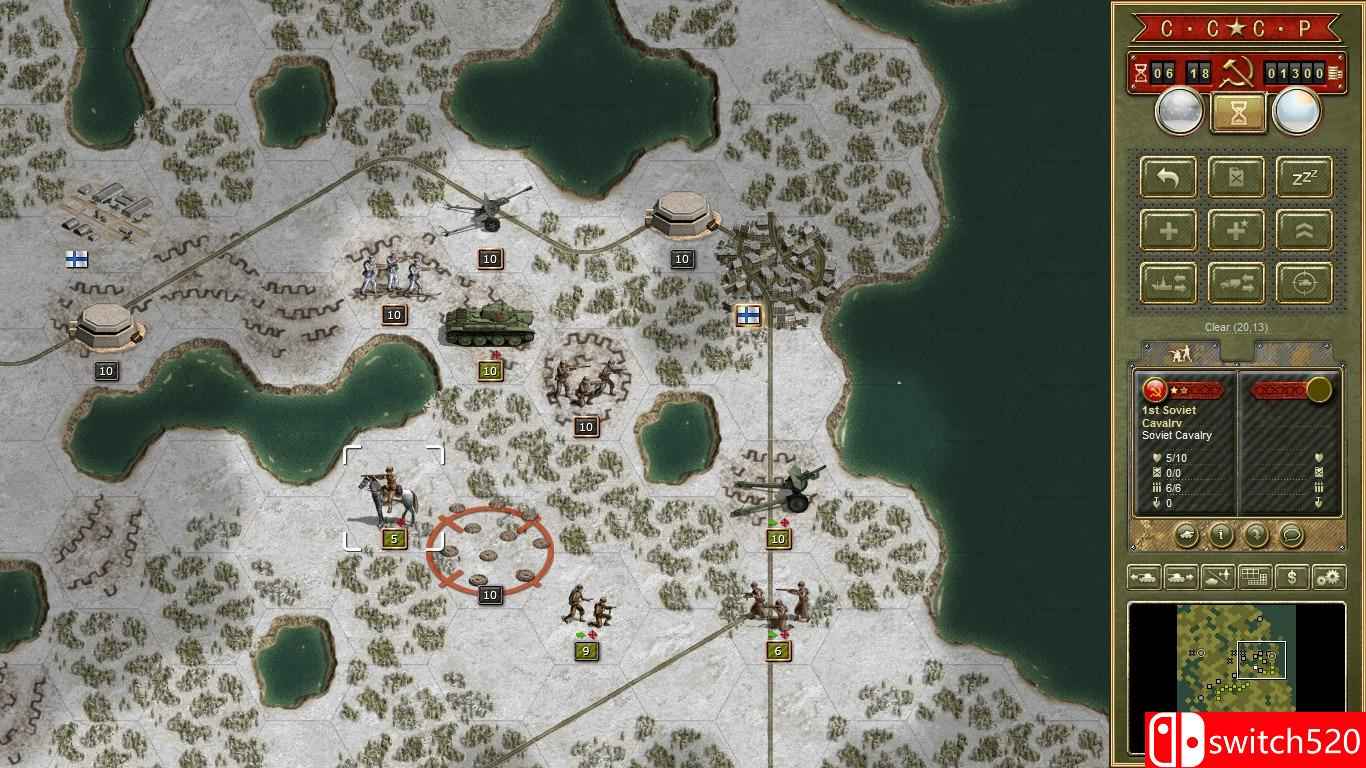Viewport: 1366px width, 768px height.
Task: Show unit details via the round info button
Action: [x=1220, y=533]
